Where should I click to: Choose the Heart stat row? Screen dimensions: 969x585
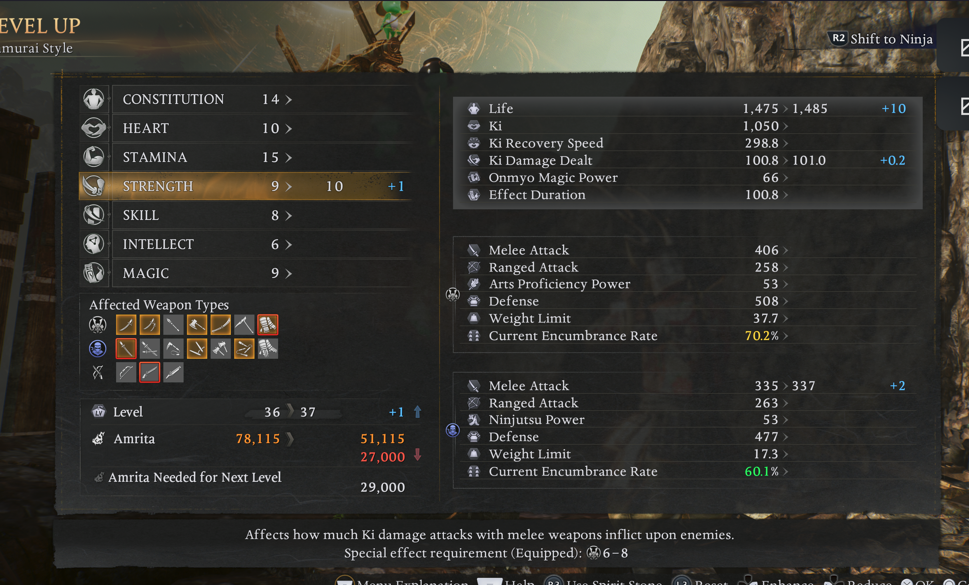coord(245,128)
